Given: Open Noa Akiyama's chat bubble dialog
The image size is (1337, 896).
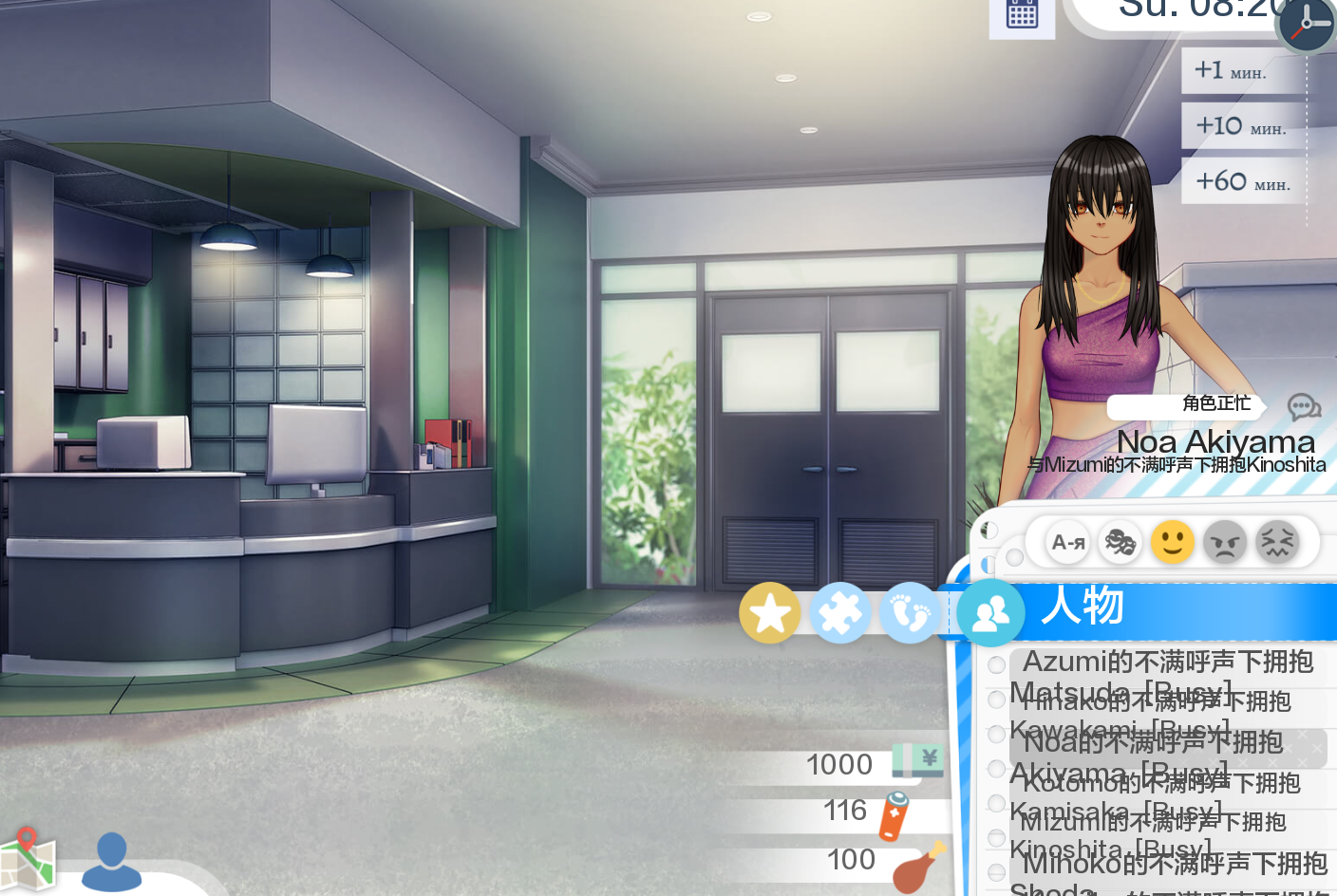Looking at the screenshot, I should 1304,406.
